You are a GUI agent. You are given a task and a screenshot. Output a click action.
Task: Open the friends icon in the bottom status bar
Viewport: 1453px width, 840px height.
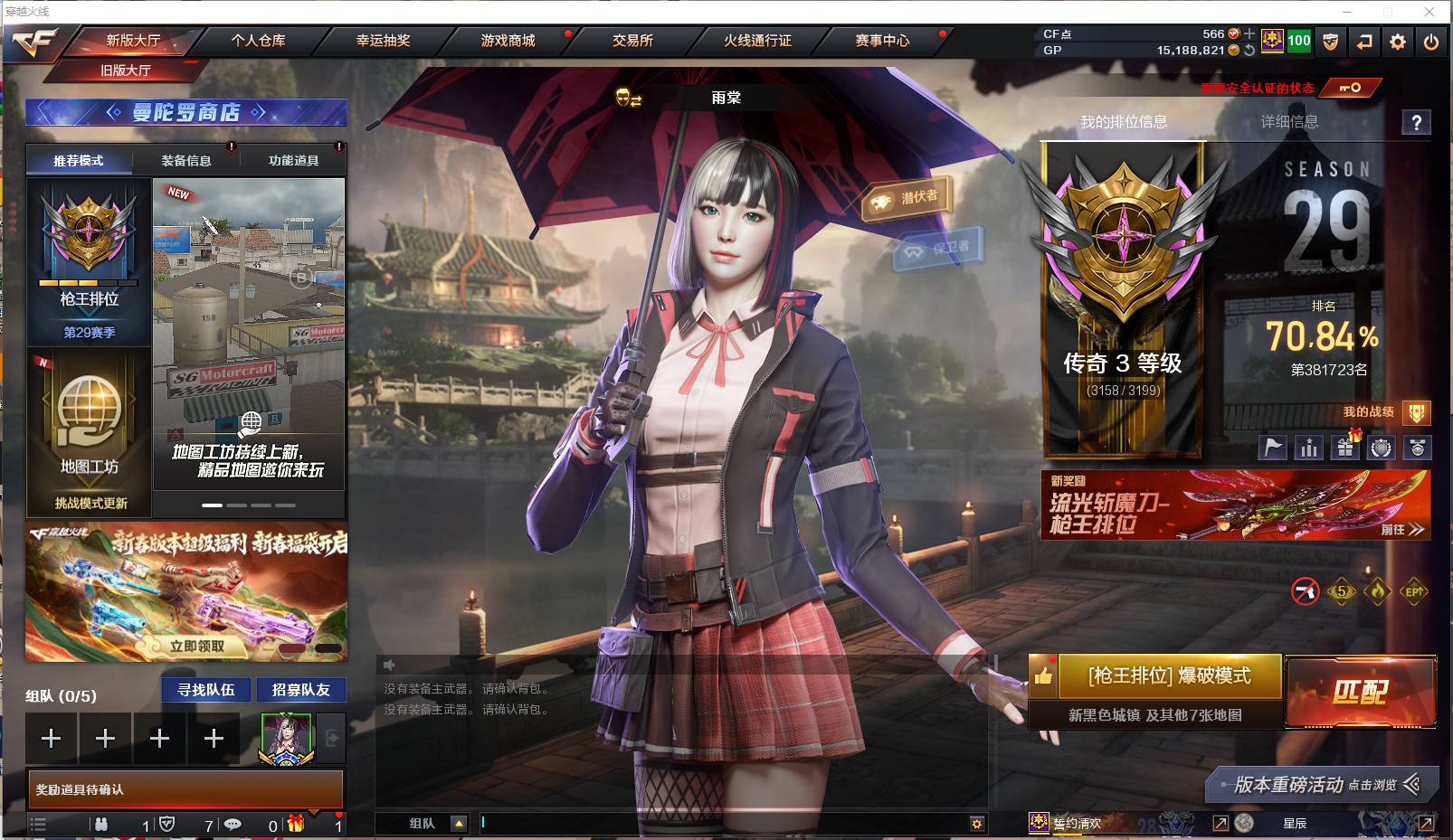pos(102,825)
